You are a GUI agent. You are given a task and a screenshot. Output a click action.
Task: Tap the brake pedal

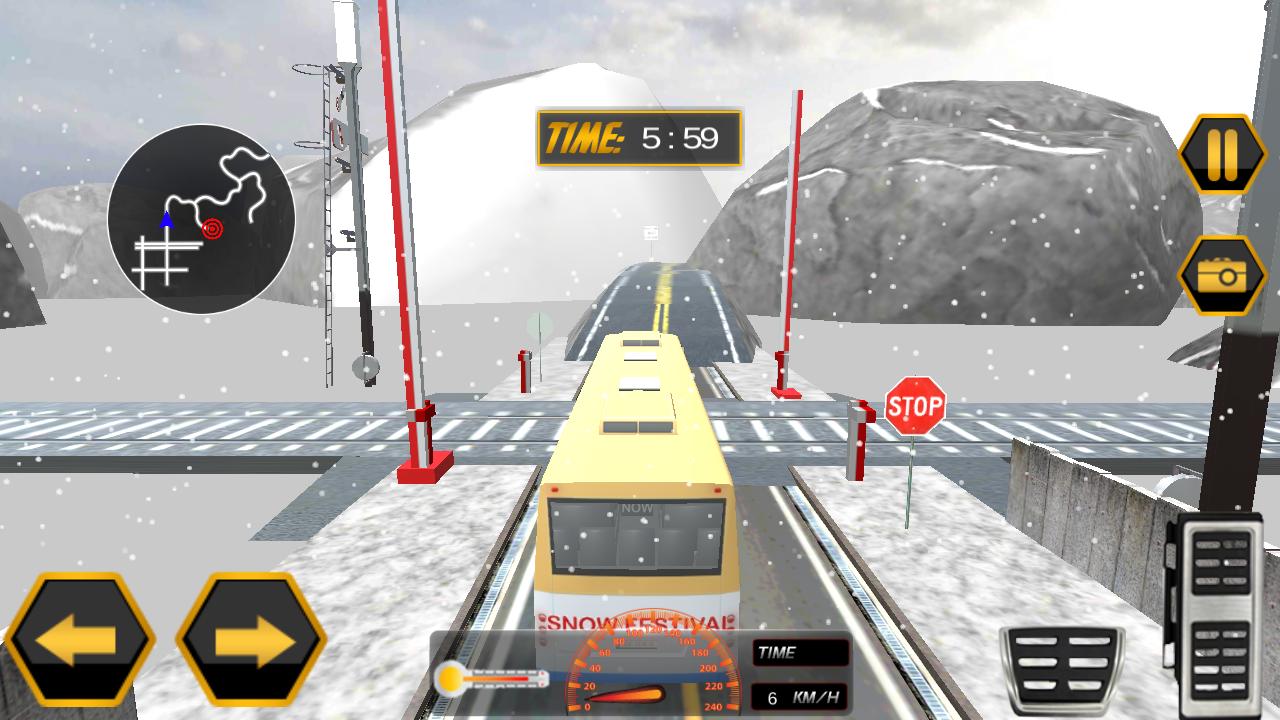pos(1062,670)
